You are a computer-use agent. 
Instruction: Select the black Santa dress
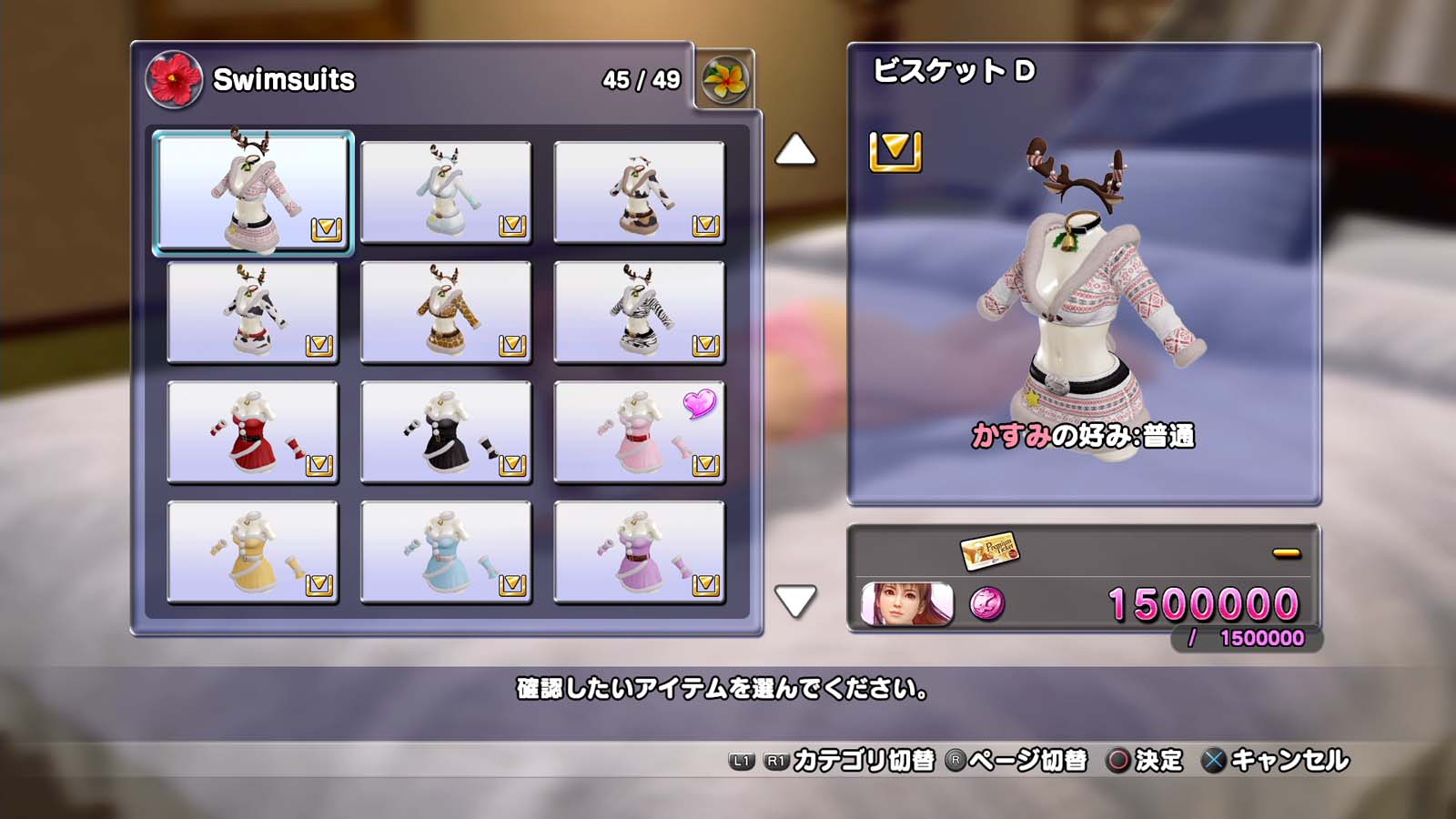pos(446,432)
